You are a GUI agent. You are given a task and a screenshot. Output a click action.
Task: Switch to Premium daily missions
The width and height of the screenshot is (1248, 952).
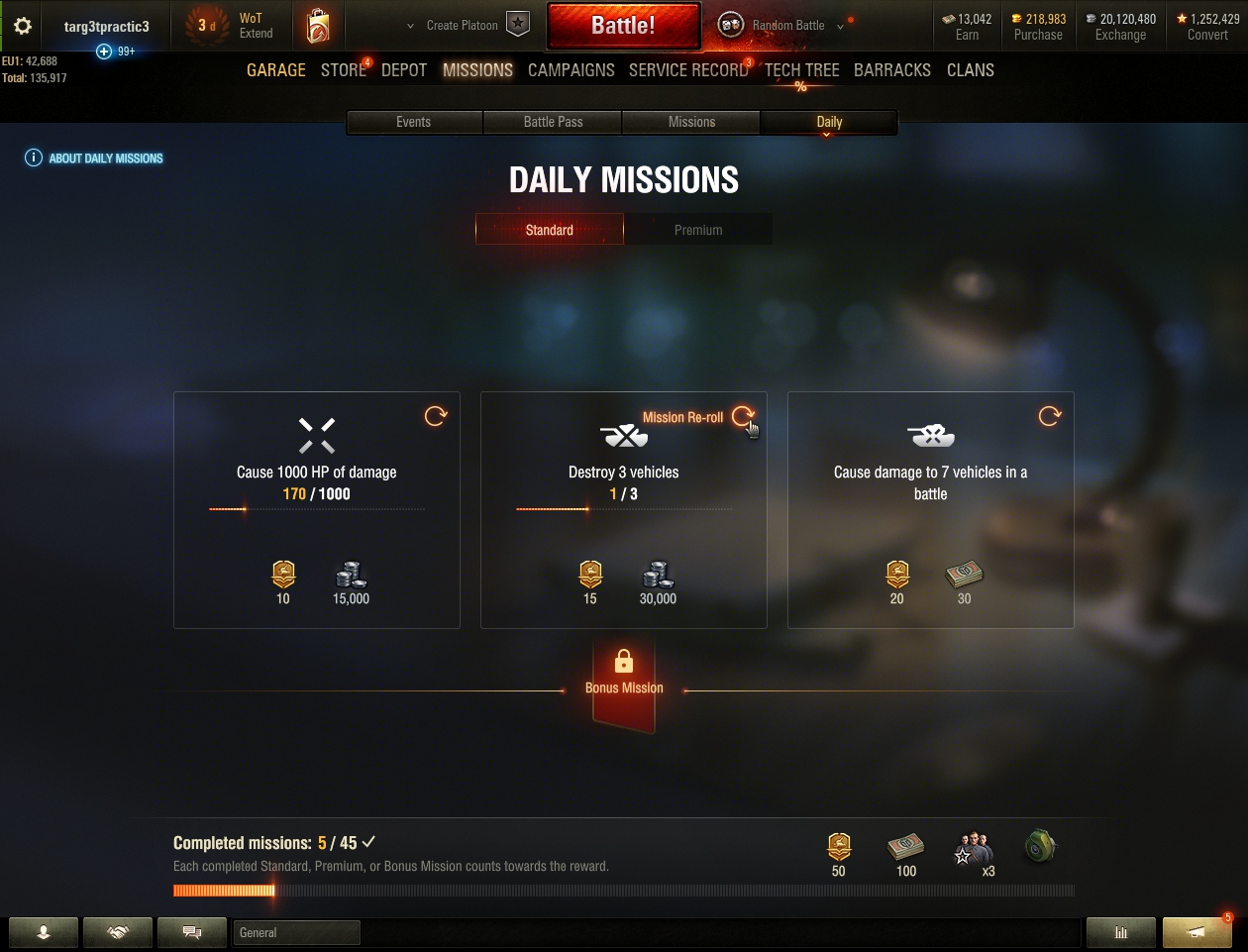pos(698,230)
